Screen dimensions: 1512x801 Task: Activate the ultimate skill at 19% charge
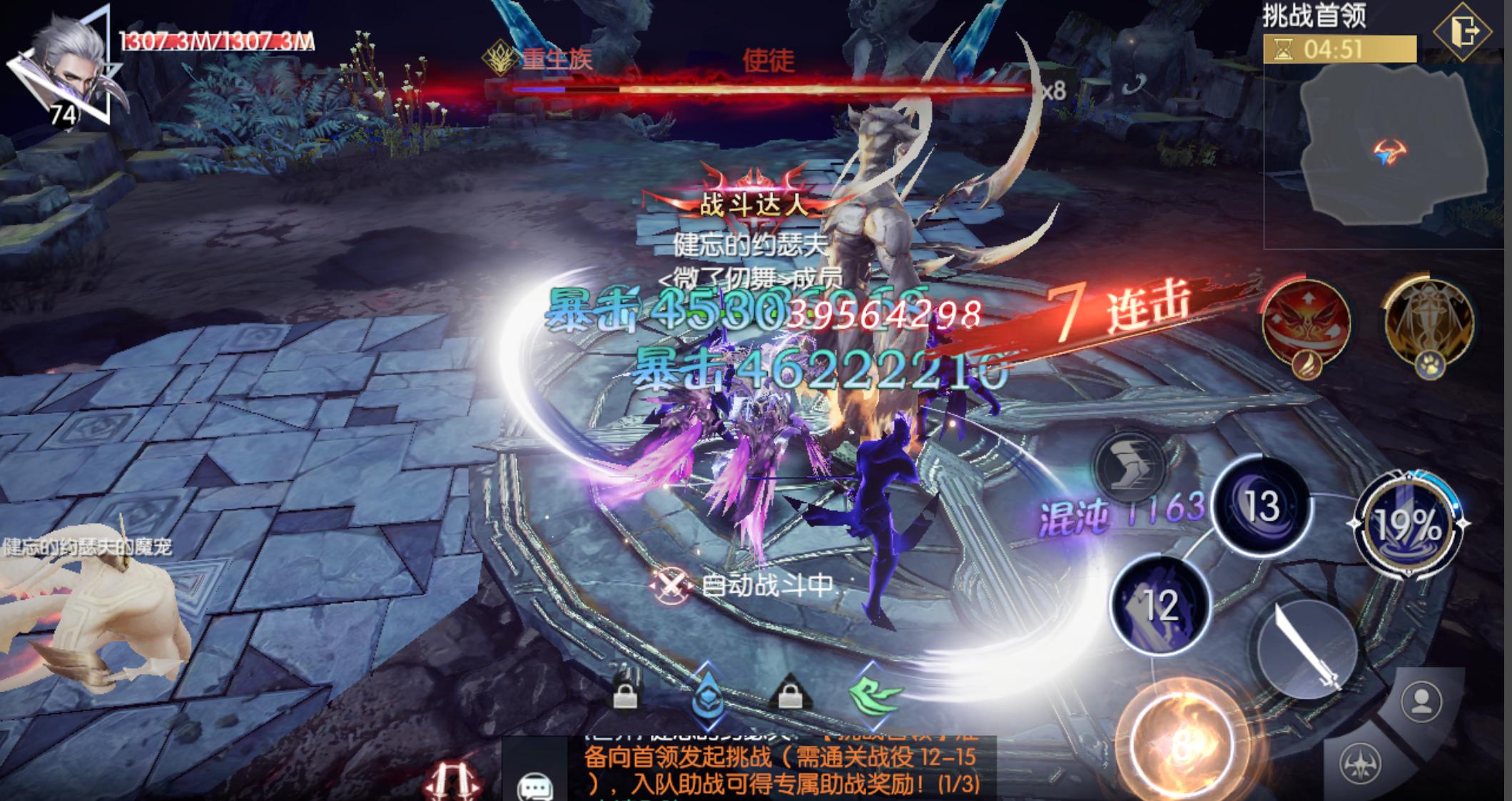[x=1406, y=525]
